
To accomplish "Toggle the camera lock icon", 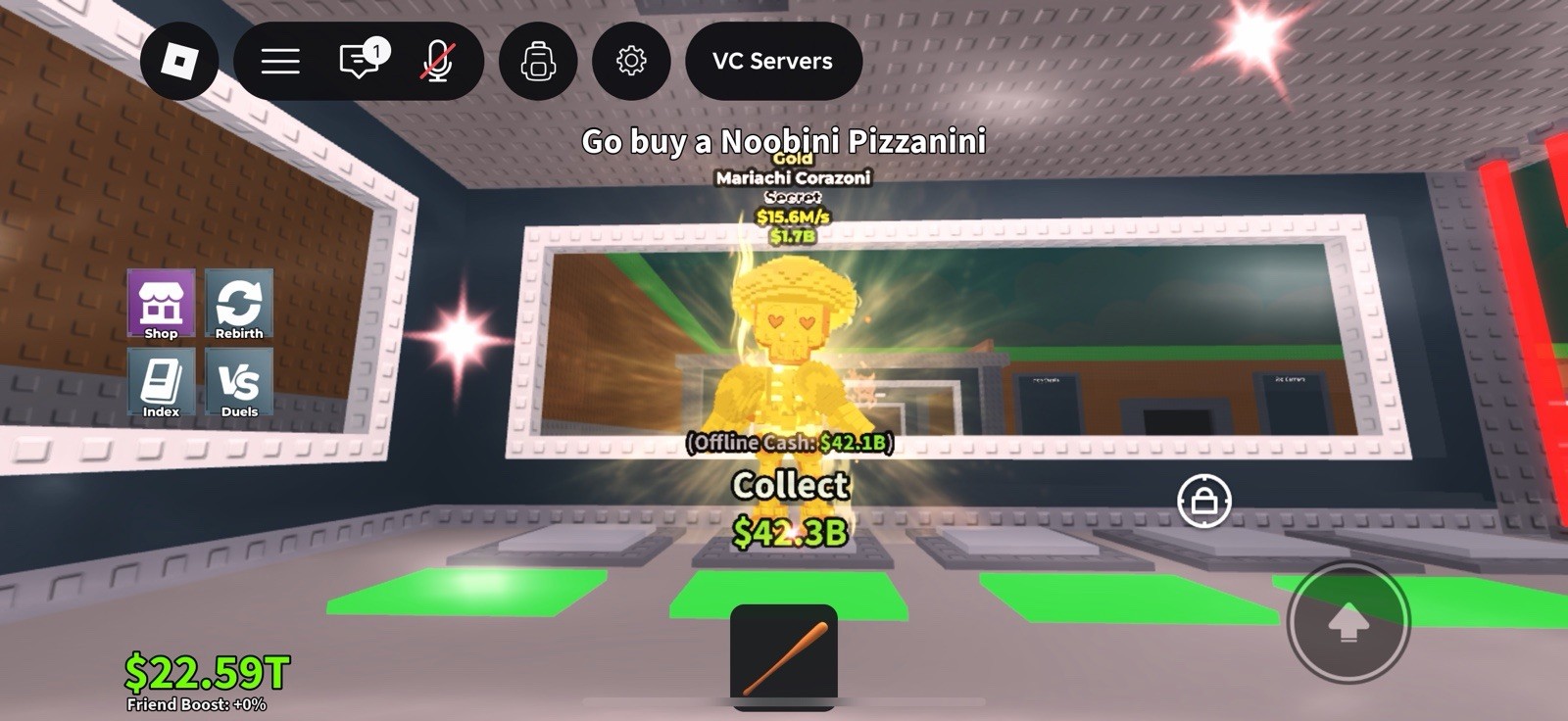I will tap(1203, 501).
